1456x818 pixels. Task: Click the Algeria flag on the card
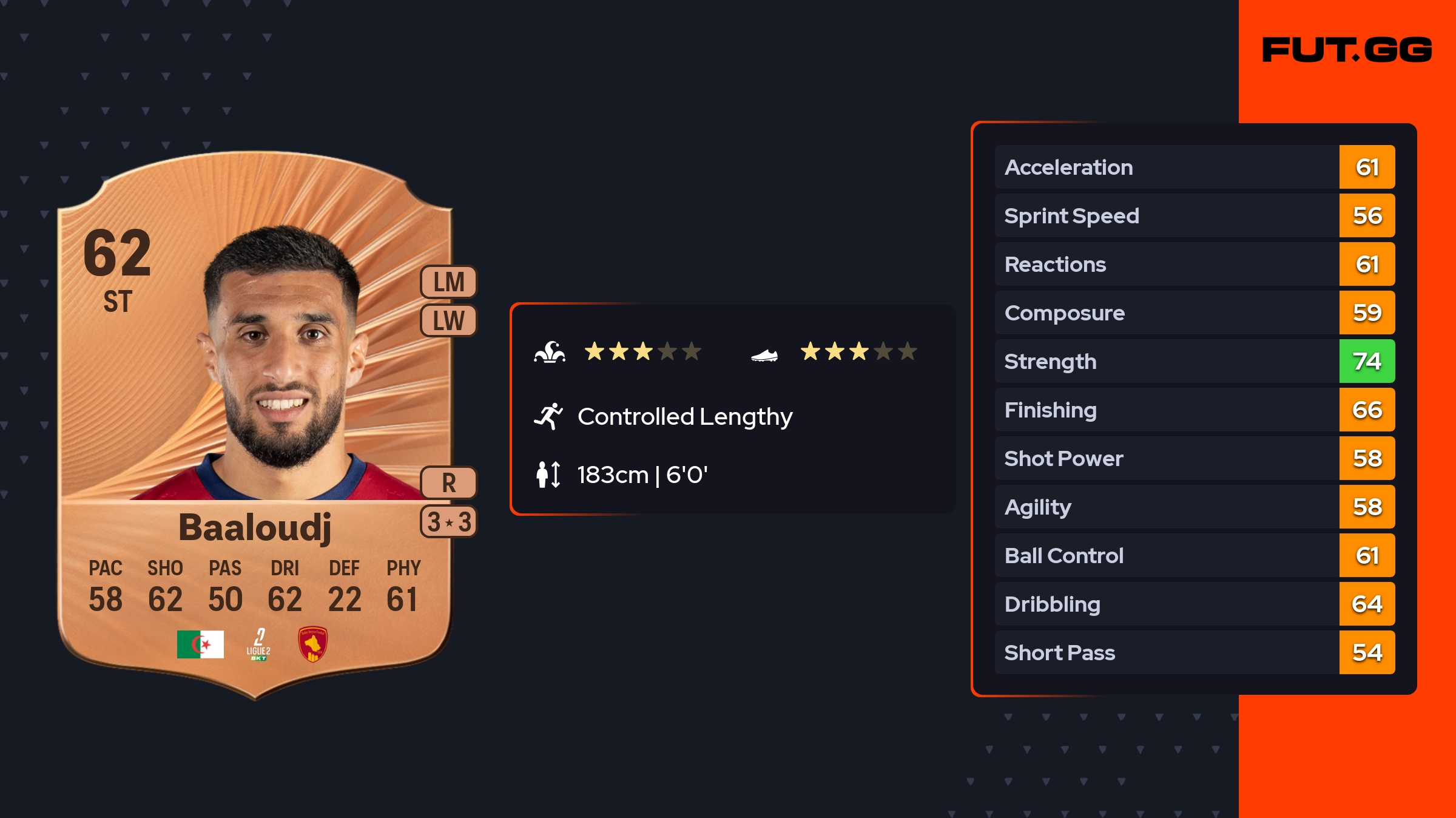[x=200, y=644]
